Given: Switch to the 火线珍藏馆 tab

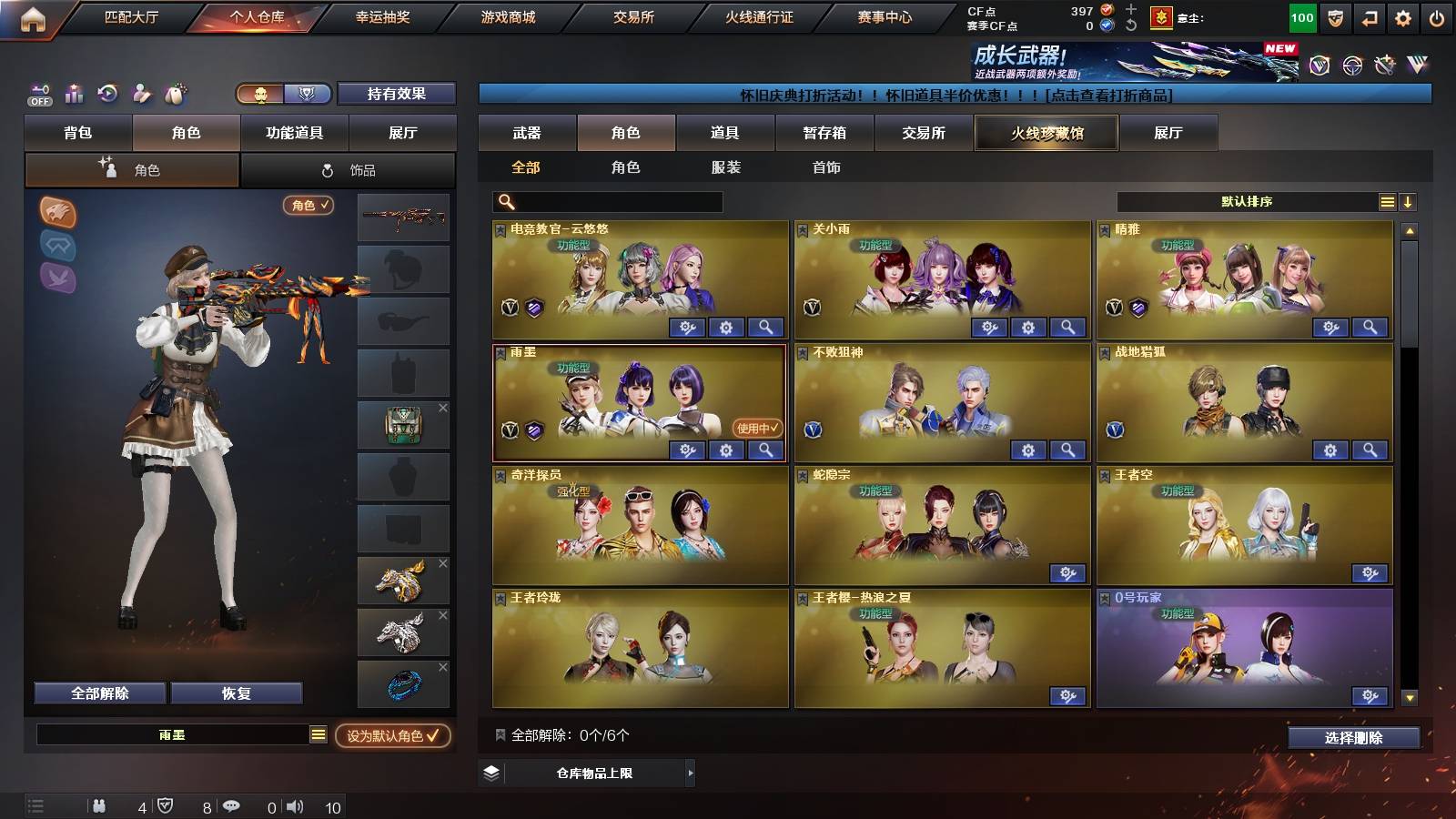Looking at the screenshot, I should [1046, 133].
